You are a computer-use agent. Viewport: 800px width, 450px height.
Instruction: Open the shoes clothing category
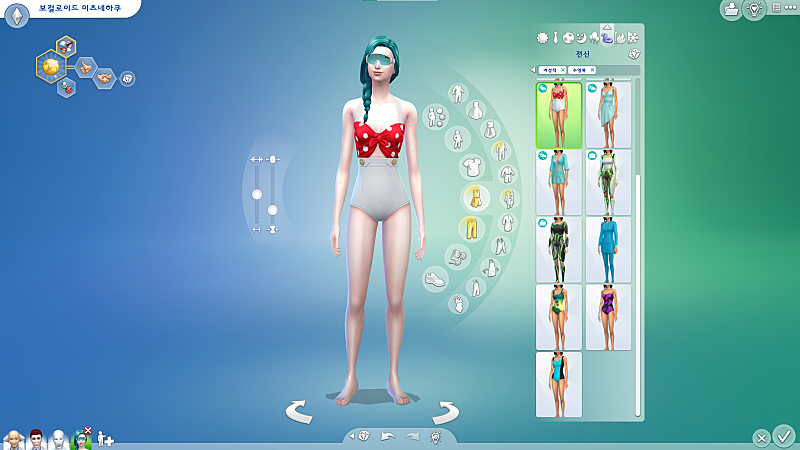(x=435, y=280)
